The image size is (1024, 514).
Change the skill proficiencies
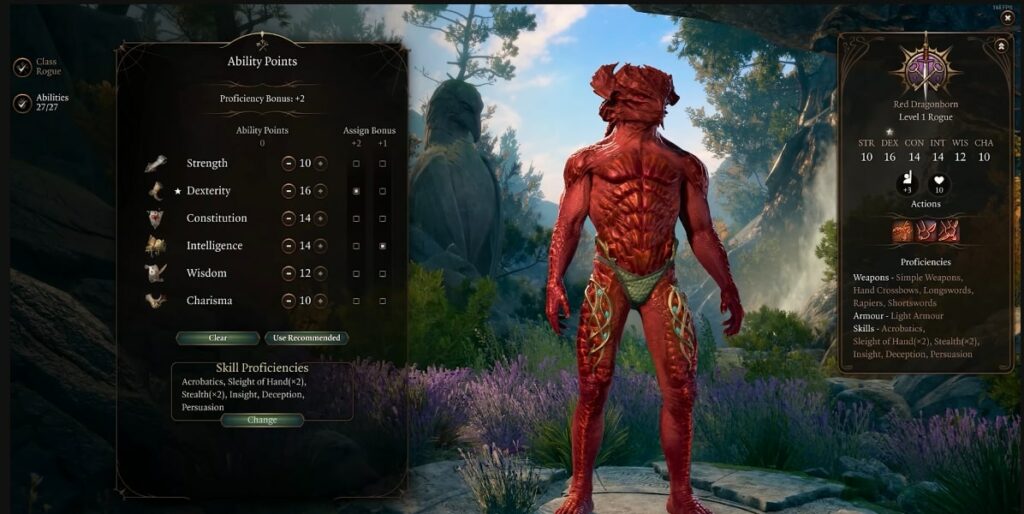pyautogui.click(x=262, y=420)
